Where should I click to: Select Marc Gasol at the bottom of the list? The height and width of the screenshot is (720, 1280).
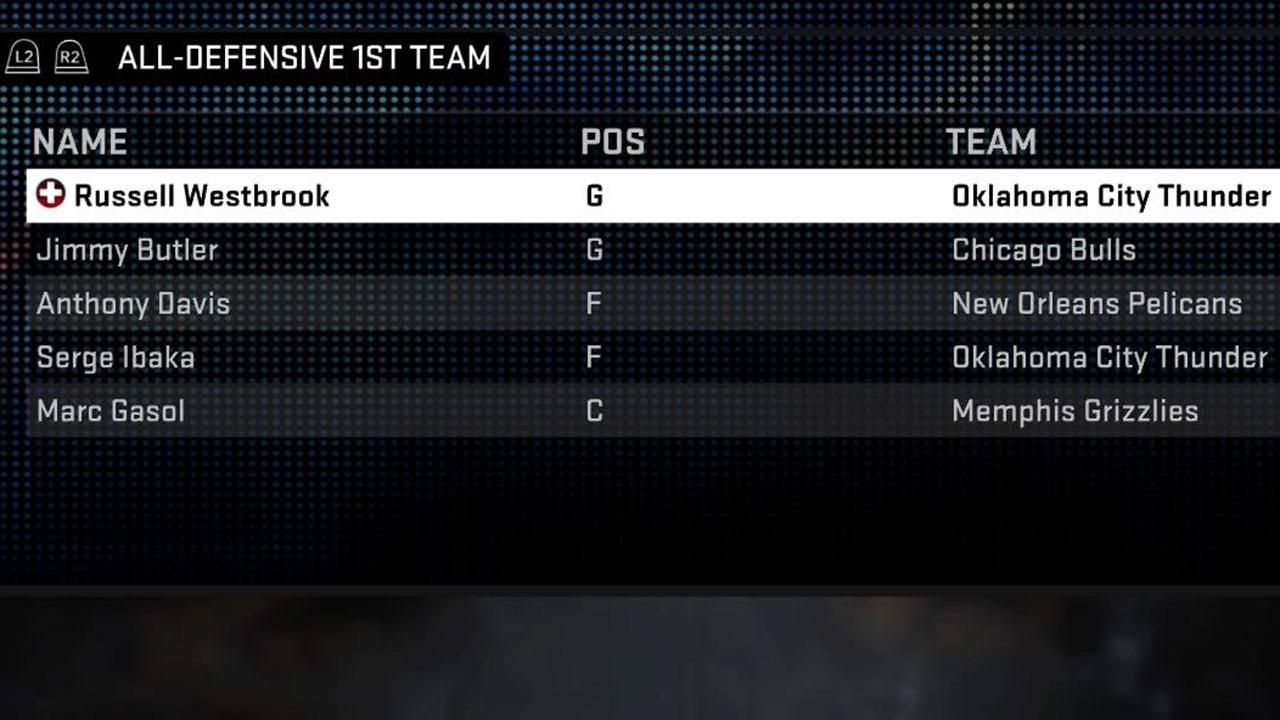[x=109, y=411]
